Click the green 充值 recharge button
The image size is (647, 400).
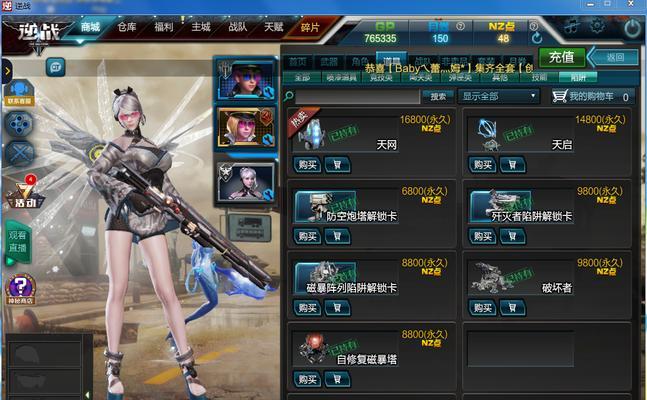561,57
